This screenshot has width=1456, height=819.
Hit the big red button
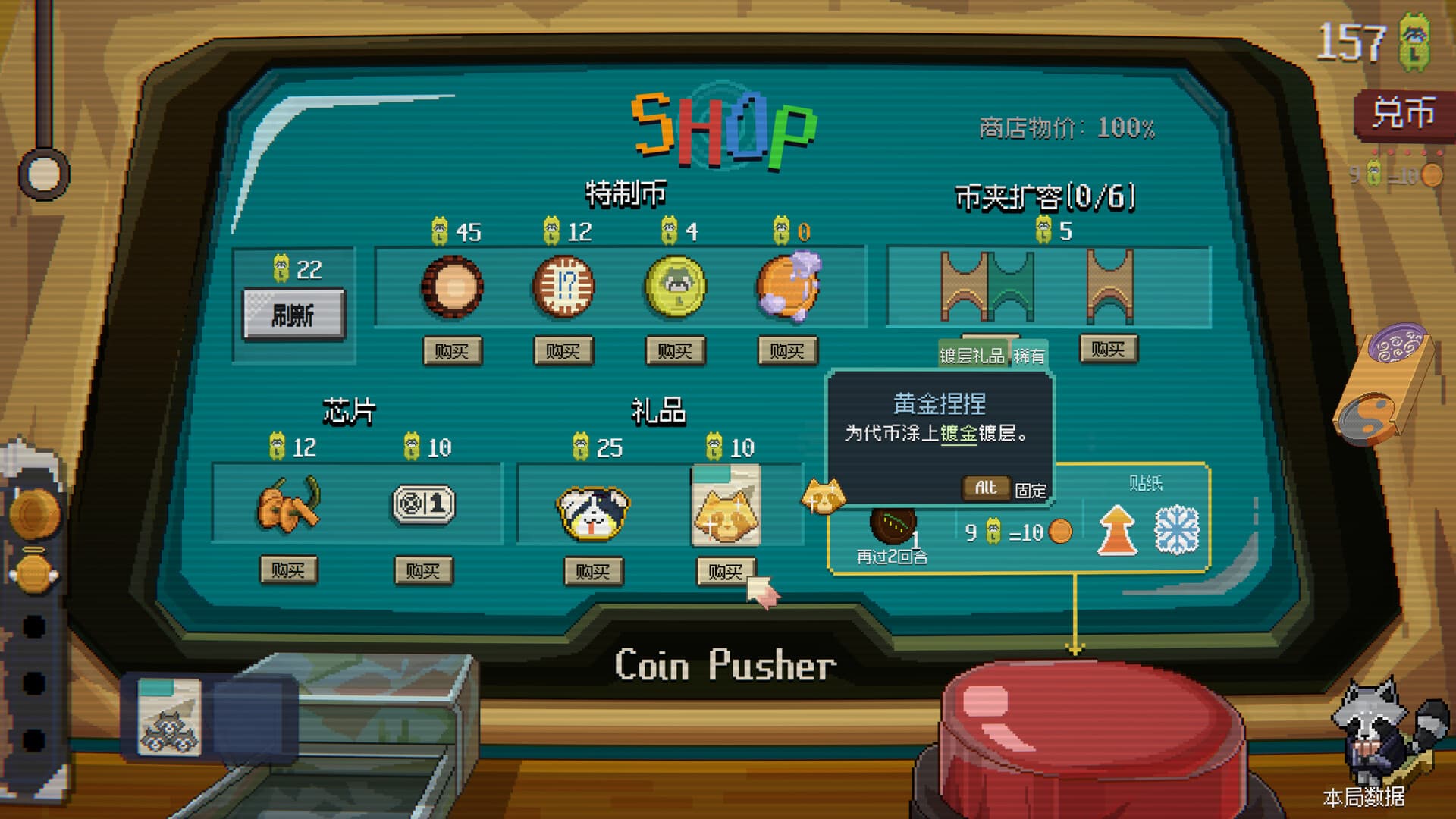coord(1090,728)
